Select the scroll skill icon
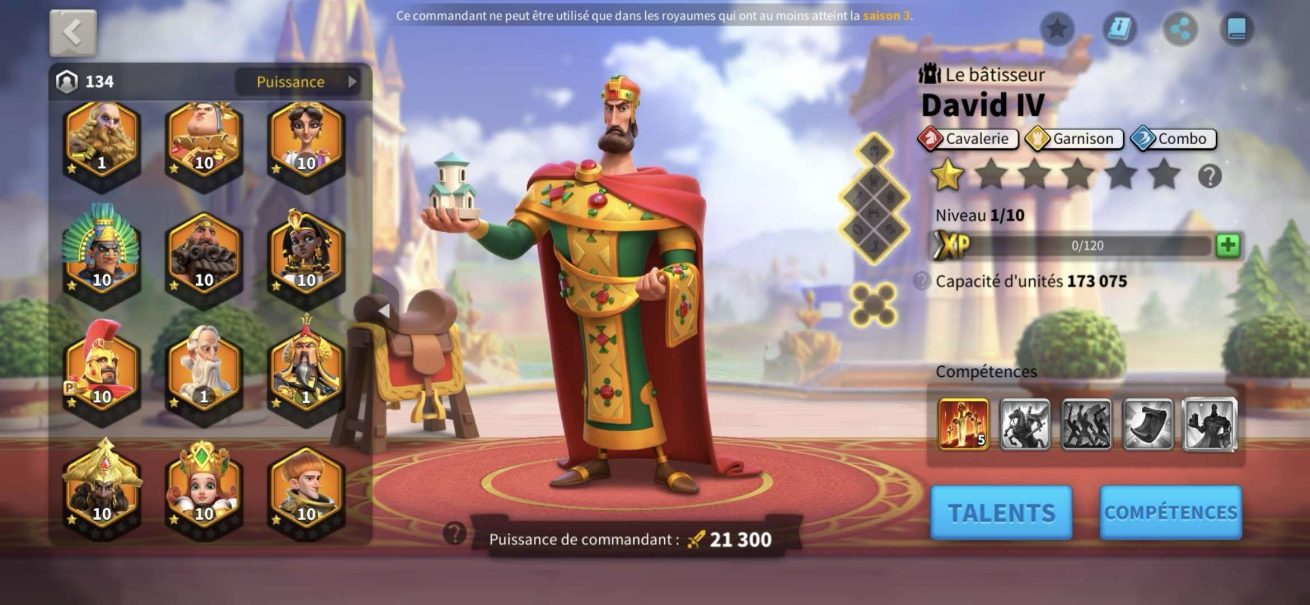 (x=1148, y=424)
